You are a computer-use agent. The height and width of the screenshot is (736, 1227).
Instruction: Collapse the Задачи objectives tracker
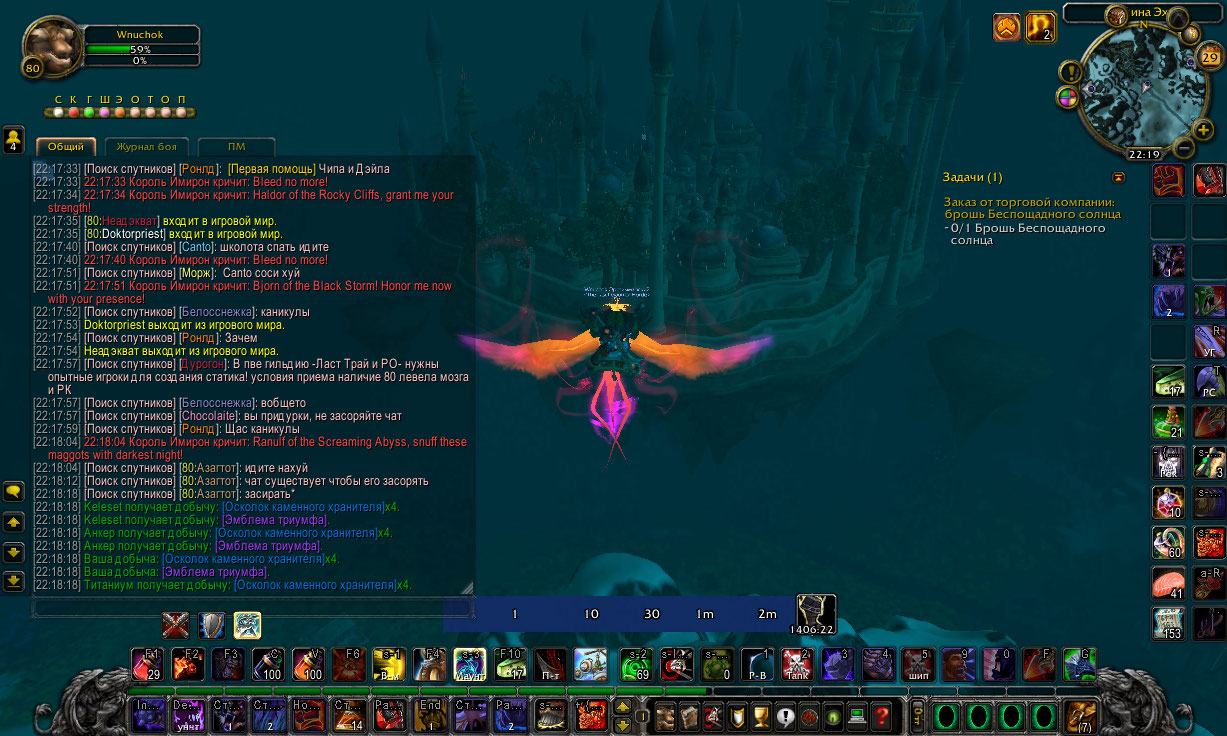tap(1118, 177)
